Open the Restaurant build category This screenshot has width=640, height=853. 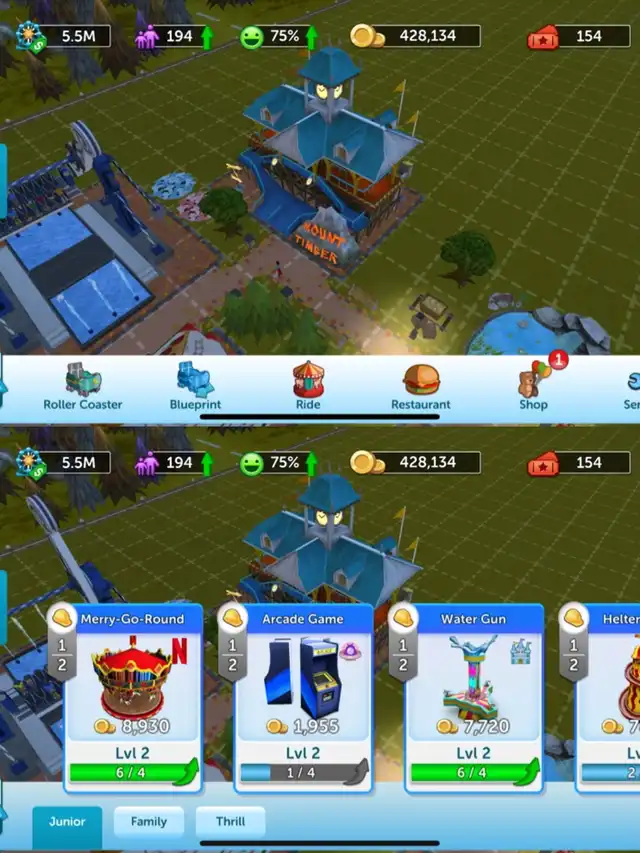point(420,387)
